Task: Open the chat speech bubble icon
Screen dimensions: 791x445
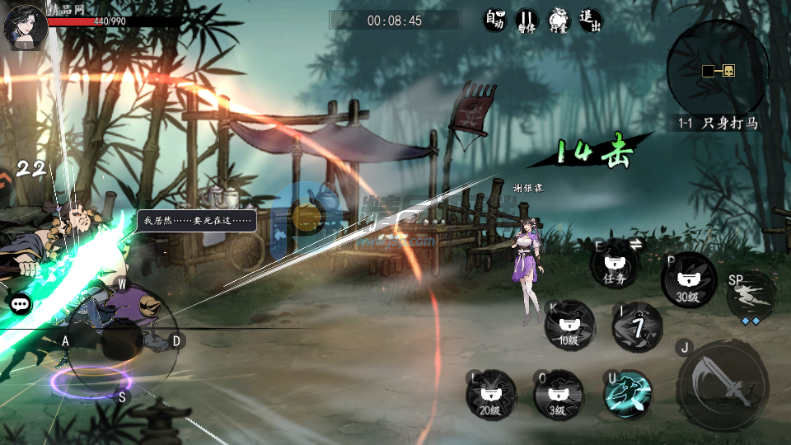Action: coord(20,303)
